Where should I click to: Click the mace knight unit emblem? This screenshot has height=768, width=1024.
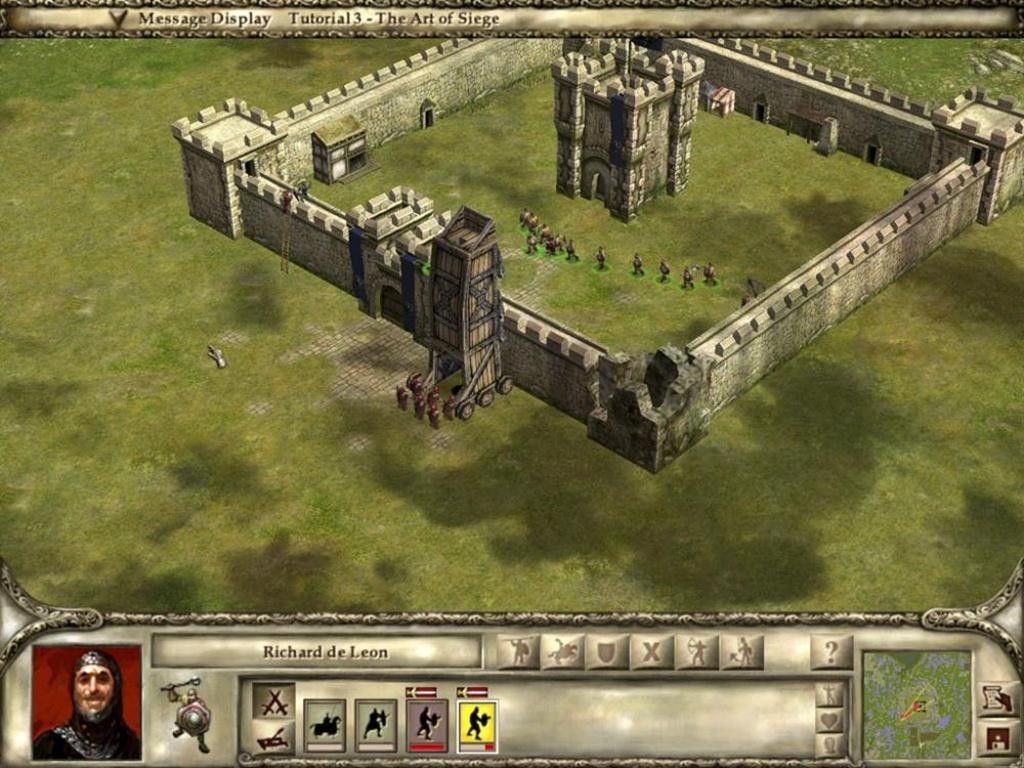[190, 714]
